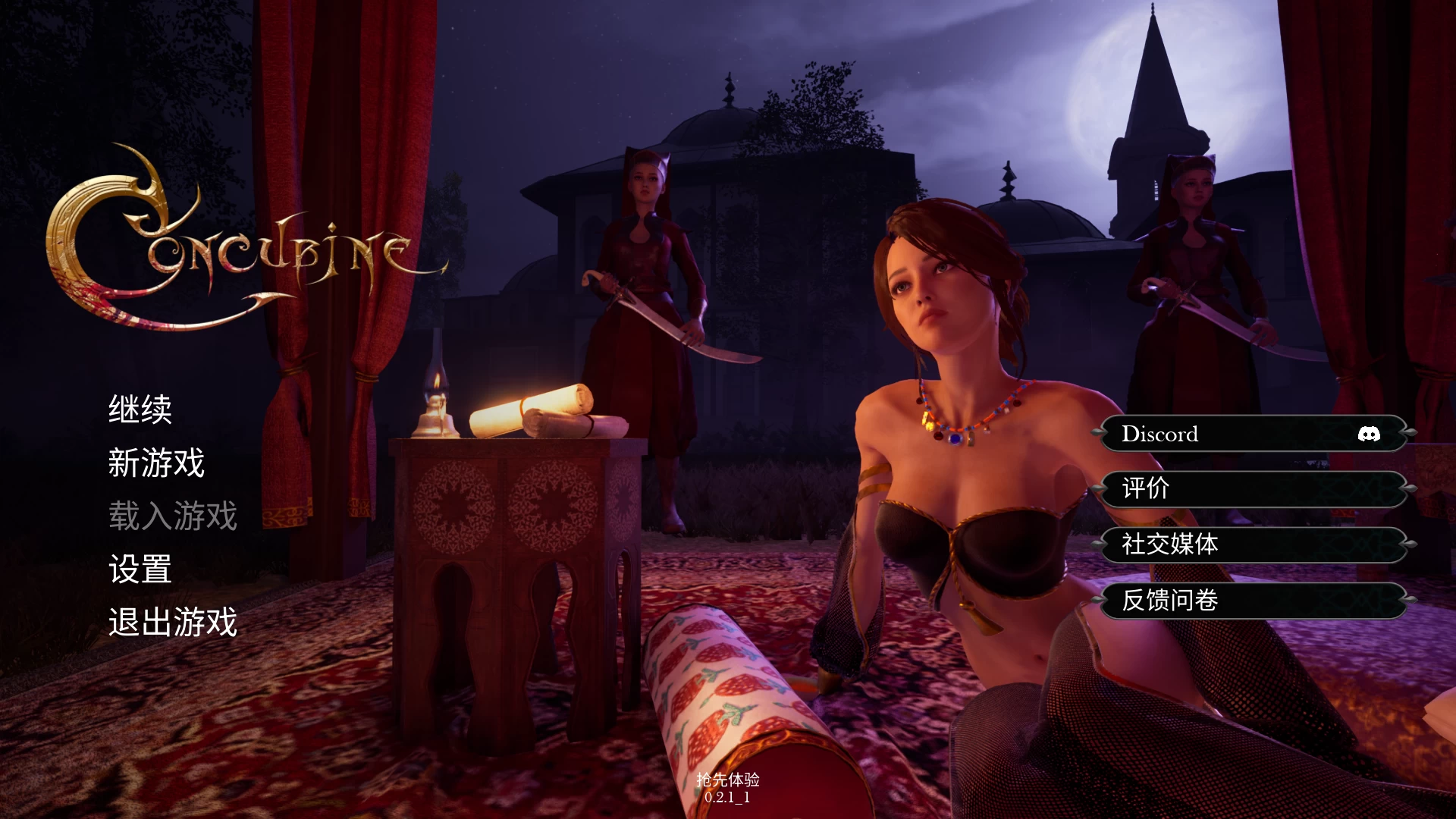Viewport: 1456px width, 819px height.
Task: Open the Discord community button
Action: 1251,434
